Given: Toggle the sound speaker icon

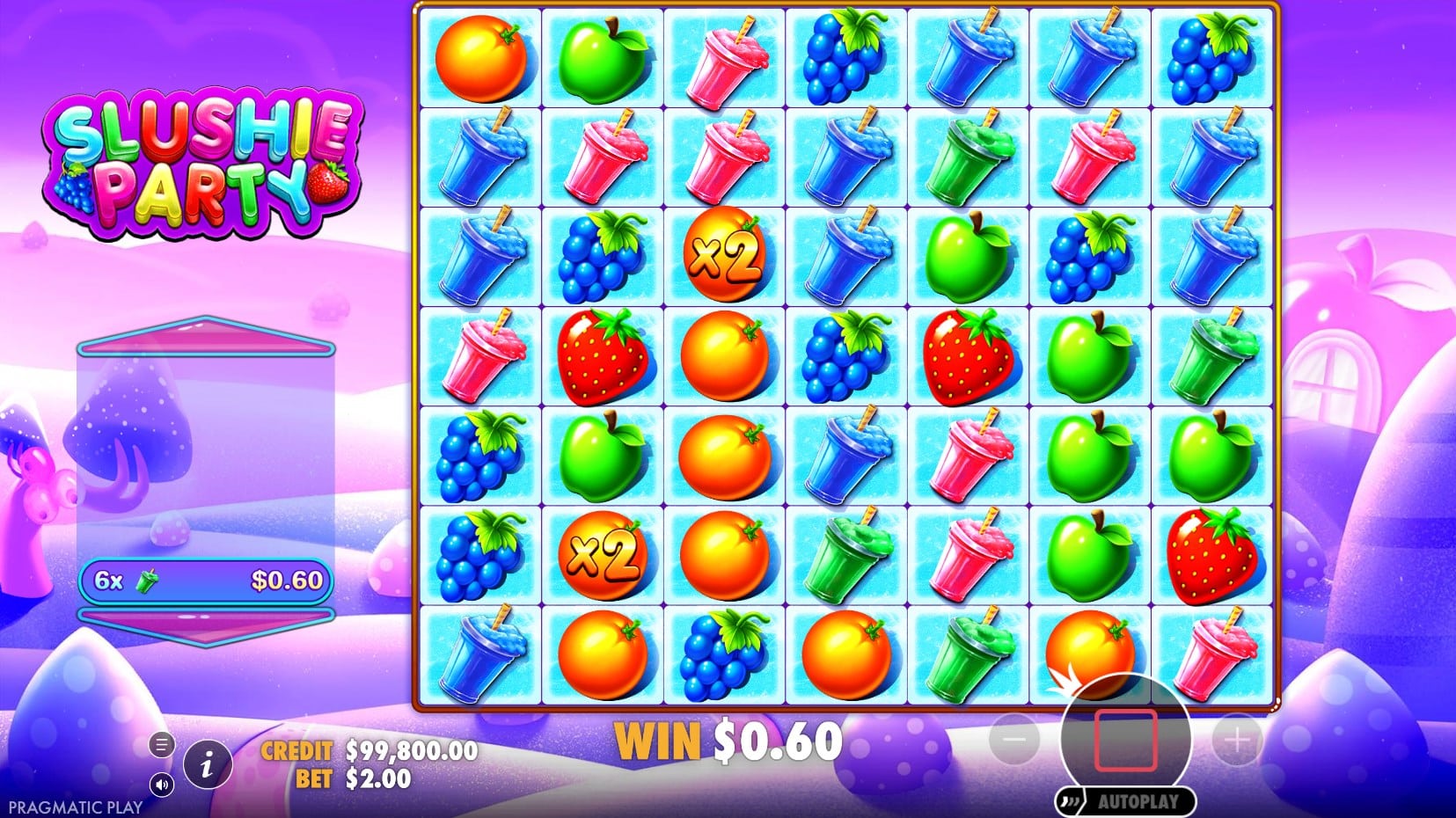Looking at the screenshot, I should (161, 783).
